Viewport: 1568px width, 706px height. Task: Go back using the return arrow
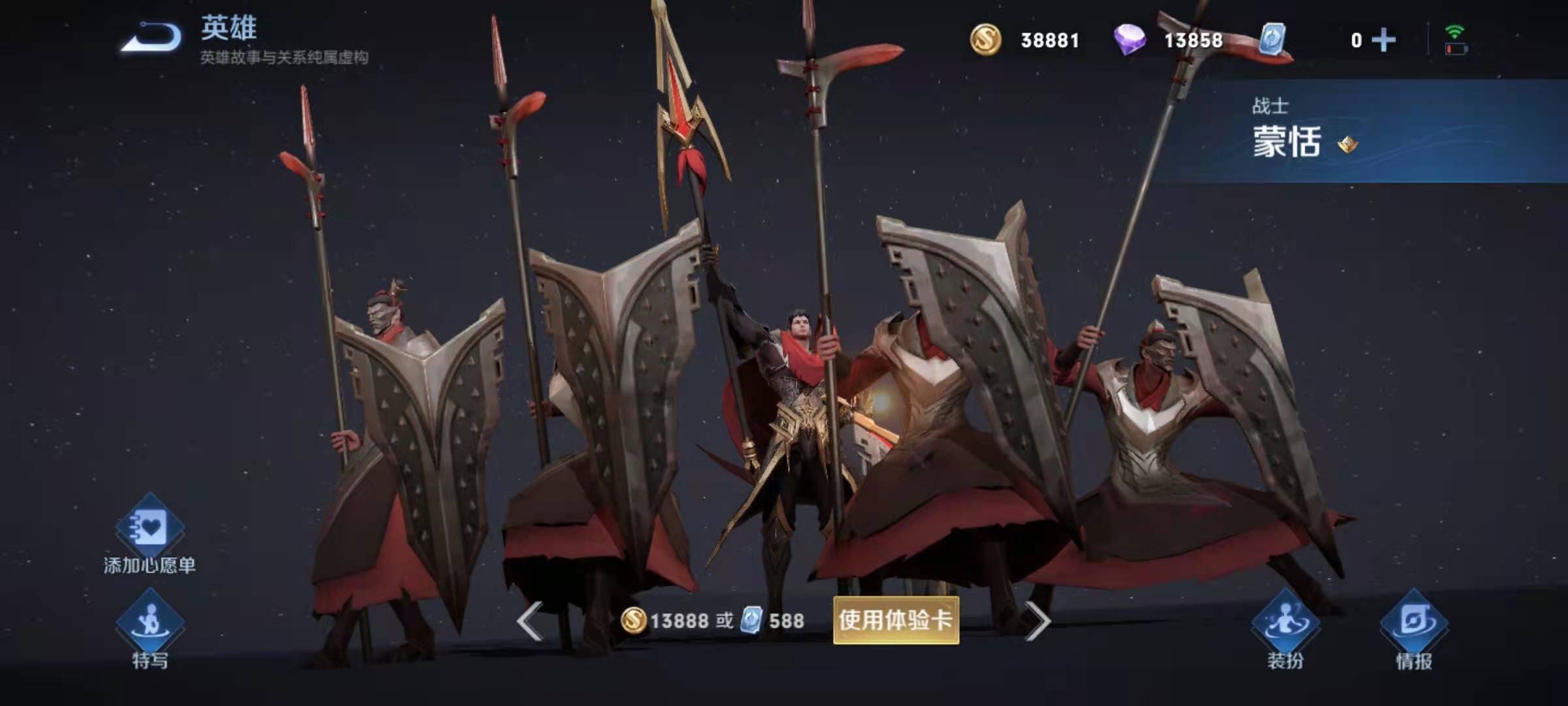click(152, 38)
